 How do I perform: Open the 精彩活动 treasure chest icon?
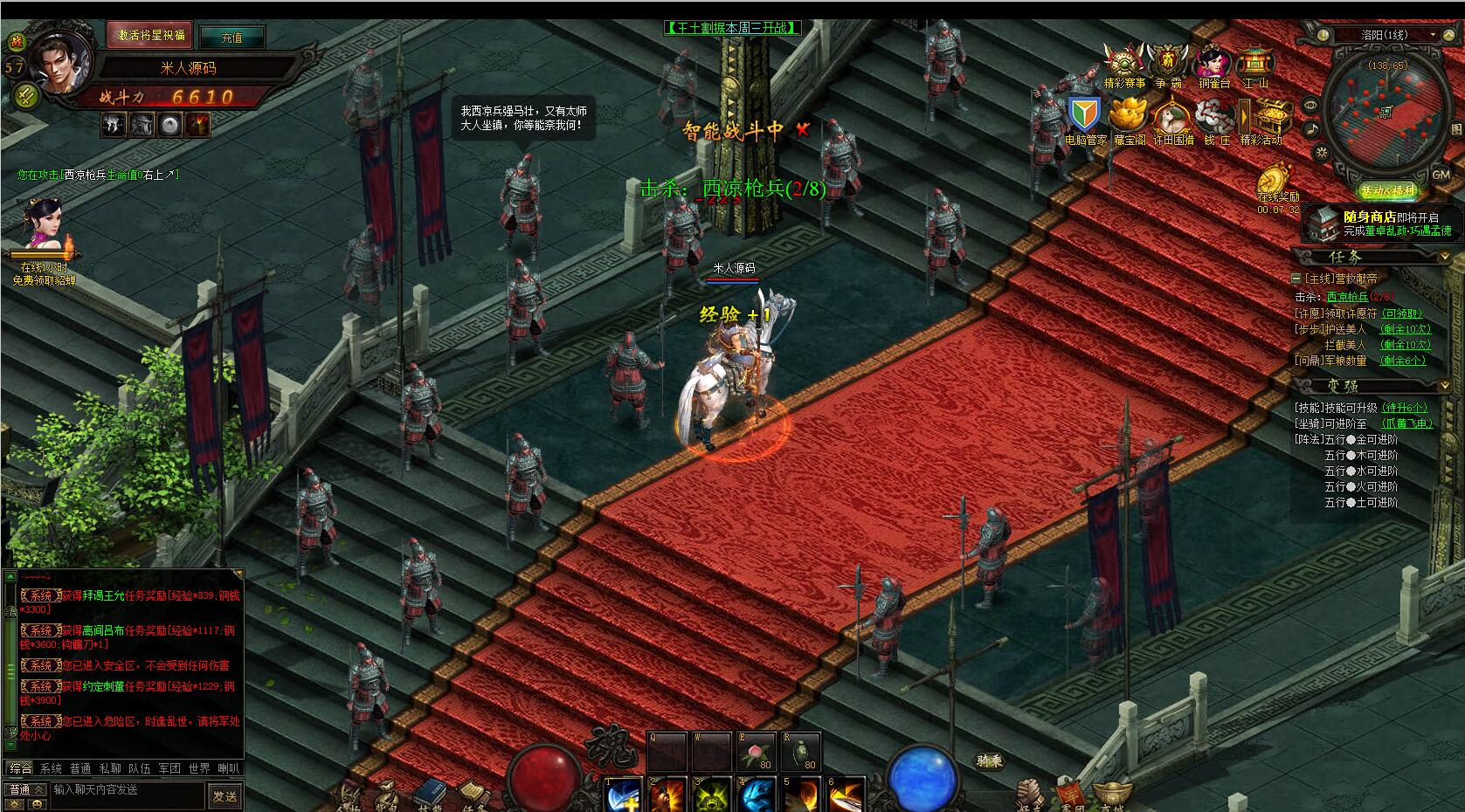click(x=1261, y=117)
